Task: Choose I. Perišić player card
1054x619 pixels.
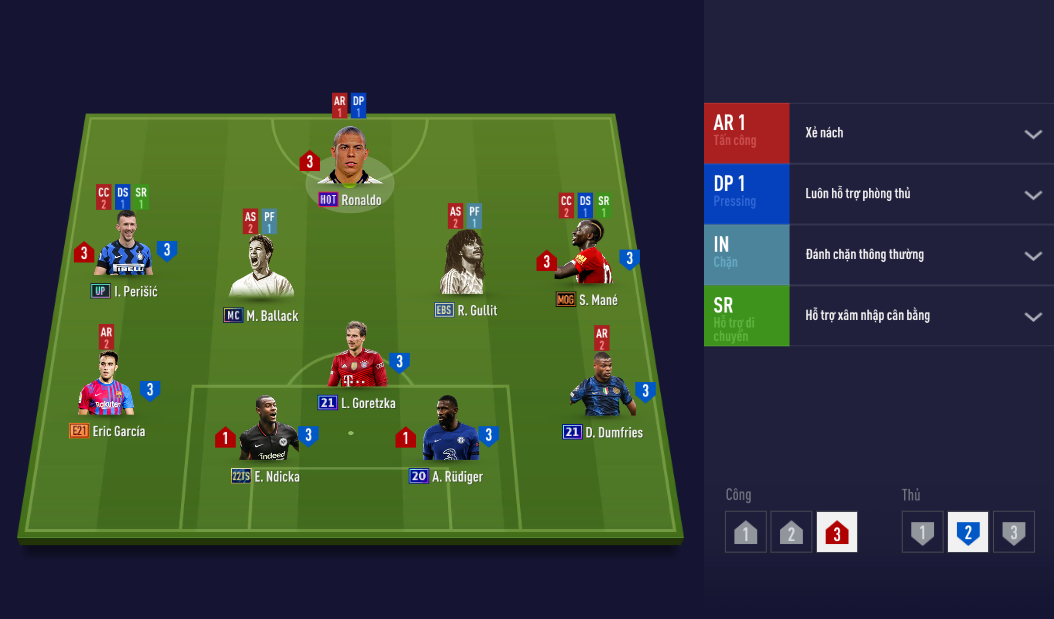Action: pyautogui.click(x=124, y=246)
